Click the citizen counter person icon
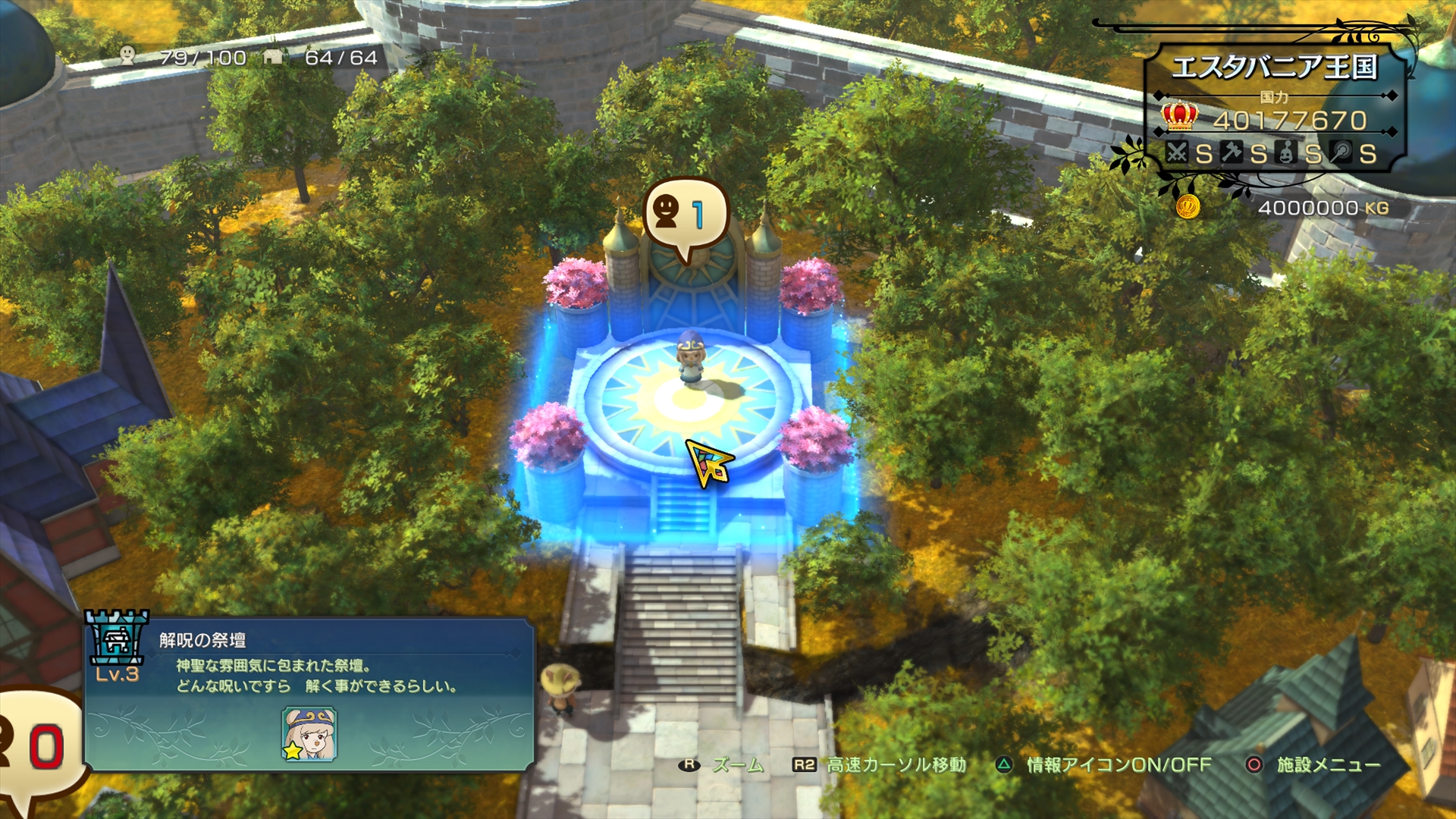 click(127, 55)
